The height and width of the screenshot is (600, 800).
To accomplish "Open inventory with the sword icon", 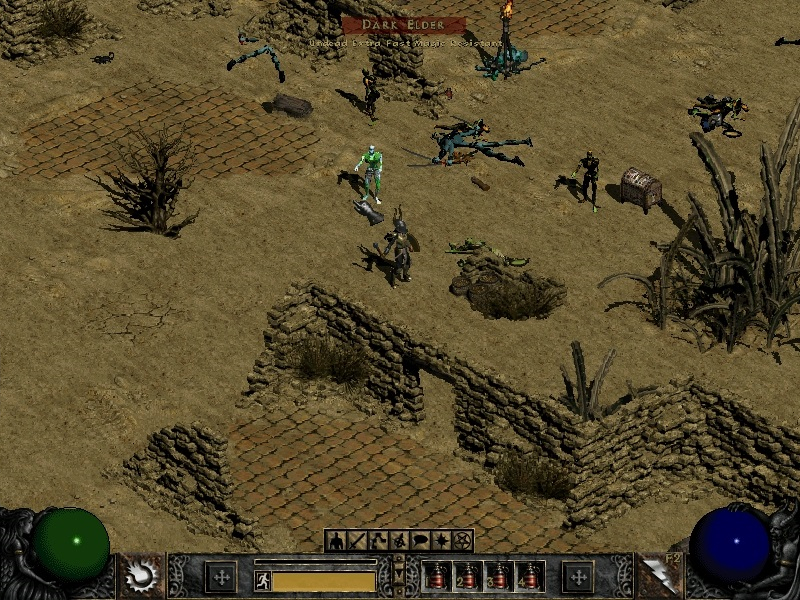I will point(356,541).
